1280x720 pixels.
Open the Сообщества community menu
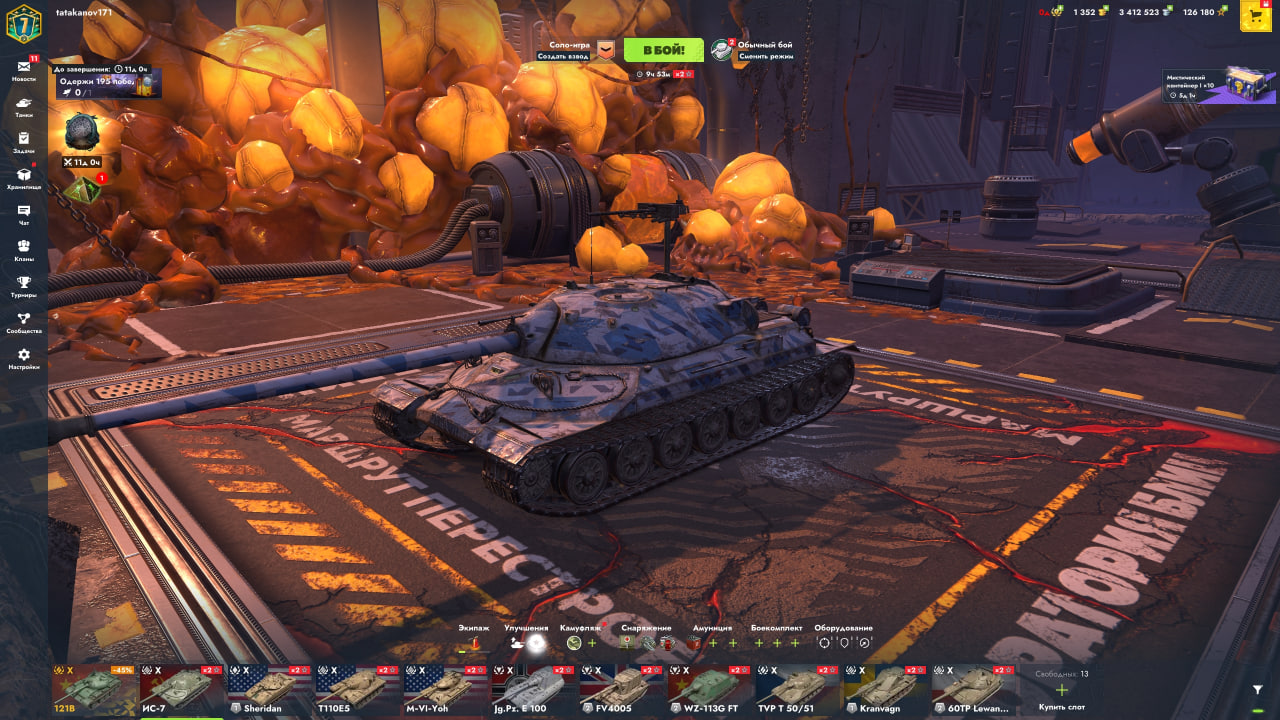tap(24, 322)
